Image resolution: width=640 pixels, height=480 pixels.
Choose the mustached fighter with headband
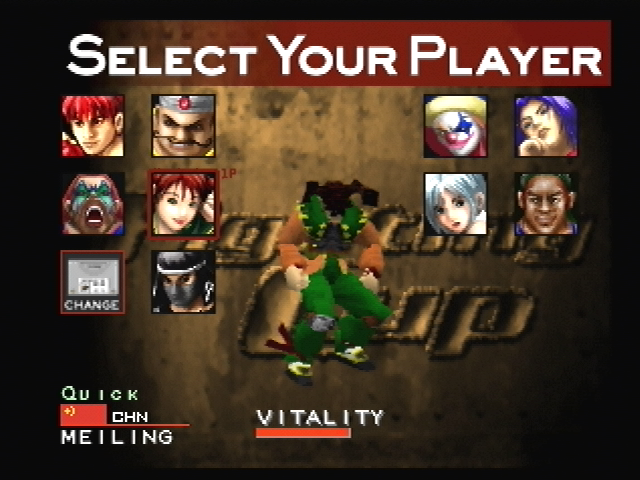183,126
